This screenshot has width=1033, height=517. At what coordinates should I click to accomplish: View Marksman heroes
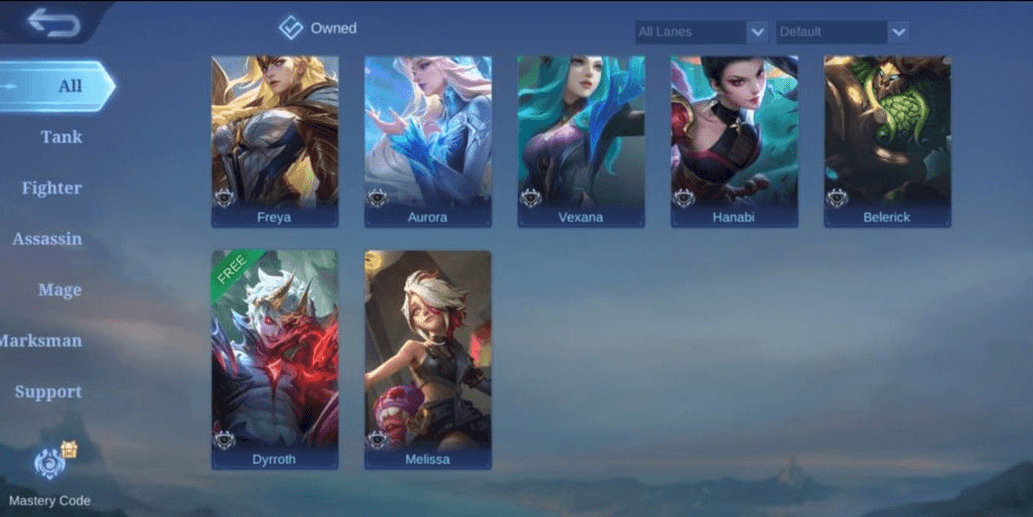(x=42, y=341)
